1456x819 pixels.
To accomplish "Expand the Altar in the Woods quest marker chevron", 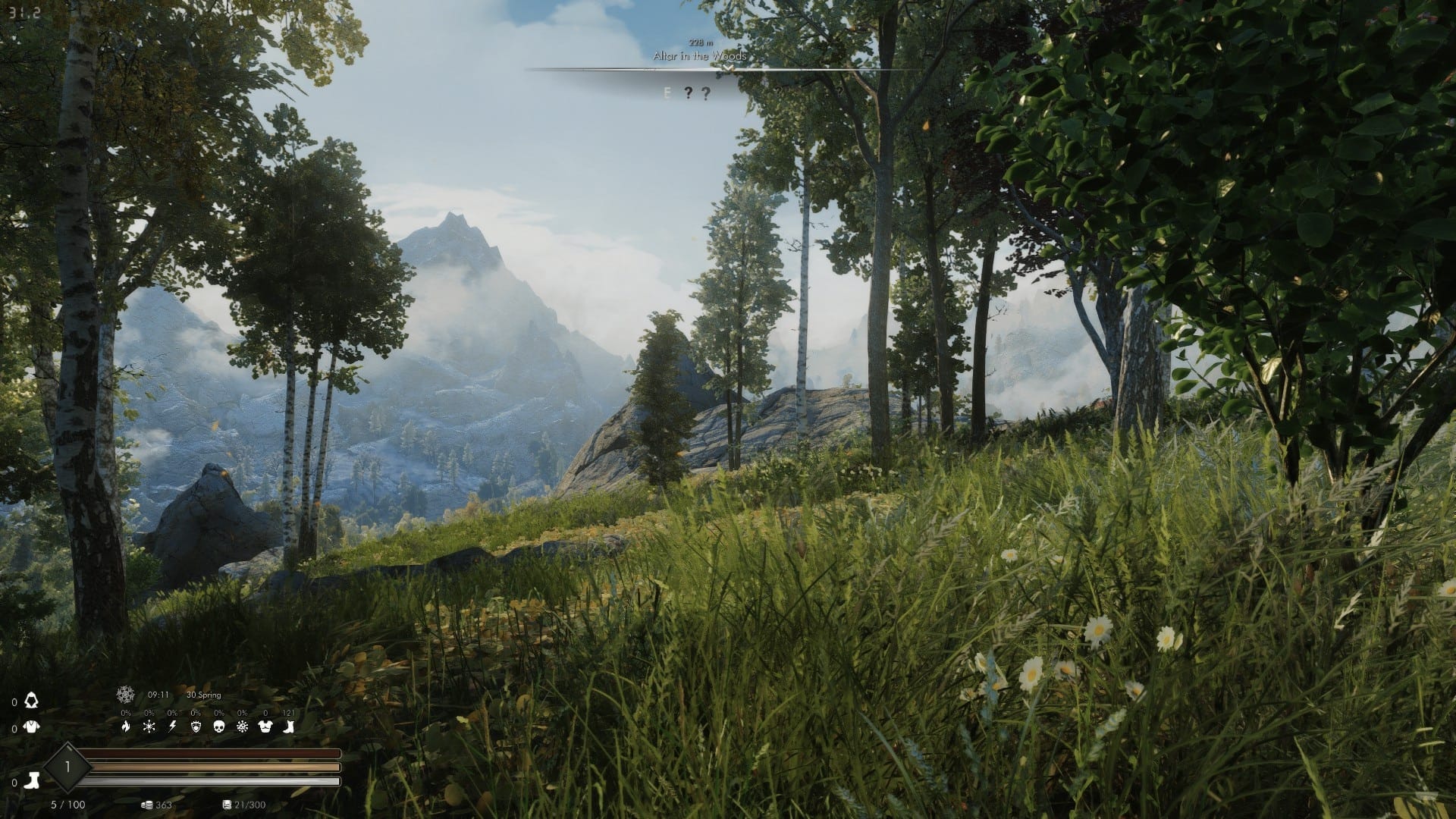I will (728, 67).
